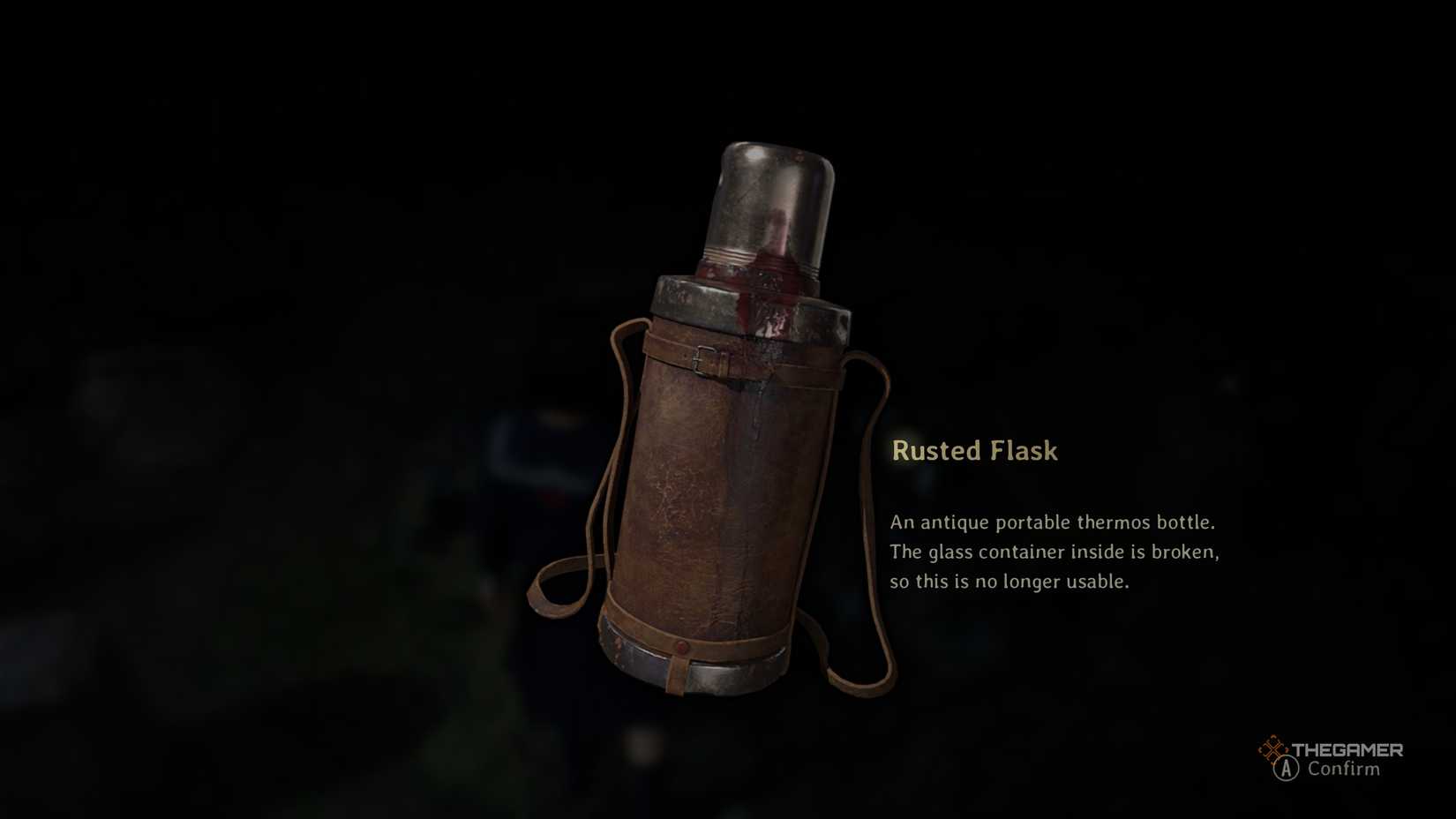Select the Rusted Flask title text

point(974,451)
